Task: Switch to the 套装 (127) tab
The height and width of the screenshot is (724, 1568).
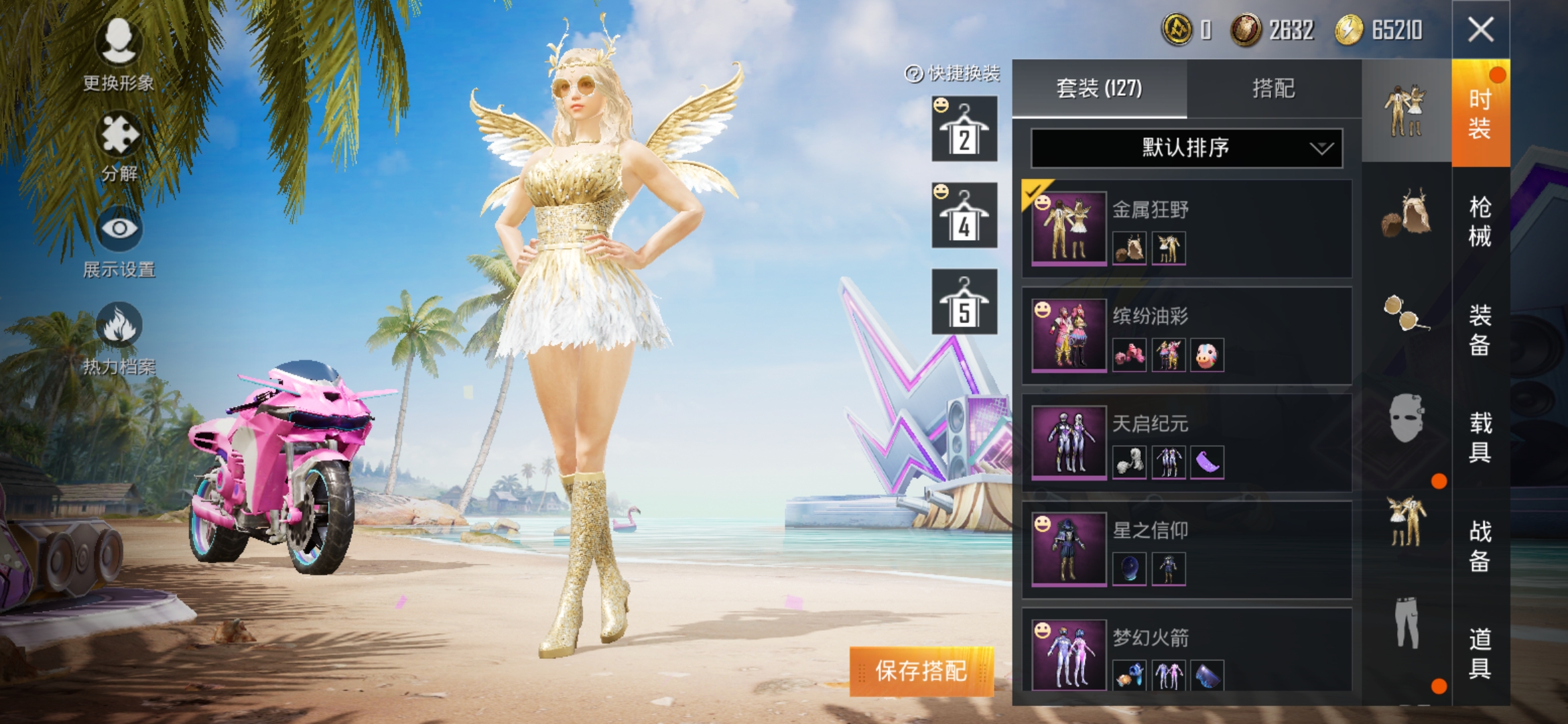Action: (1099, 88)
